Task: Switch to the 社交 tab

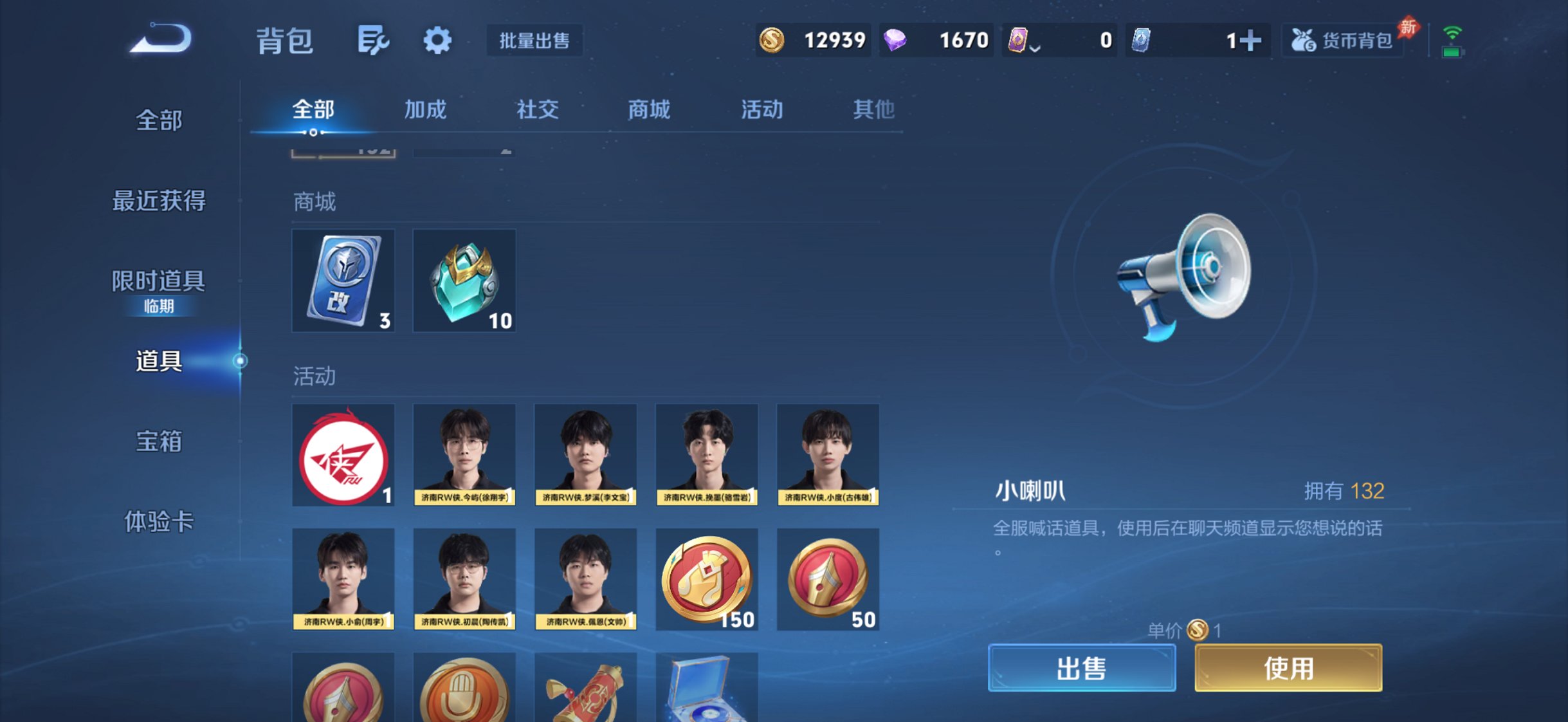Action: coord(538,109)
